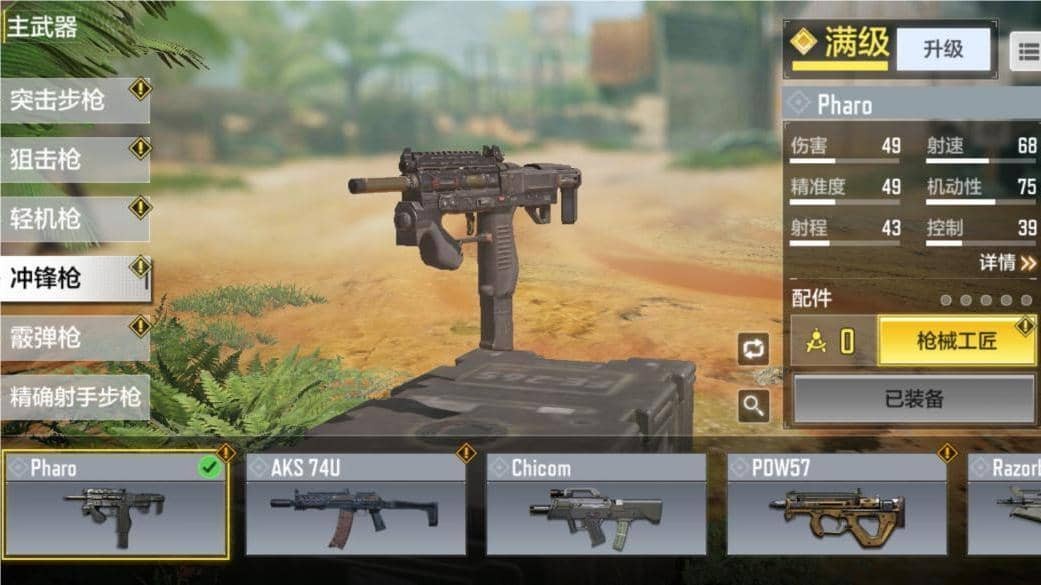Rotate weapon with the swap icon

click(753, 348)
